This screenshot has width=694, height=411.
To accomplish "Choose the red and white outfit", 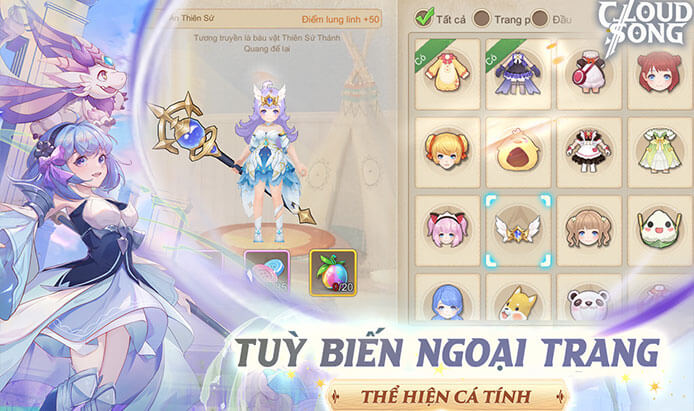I will click(589, 71).
